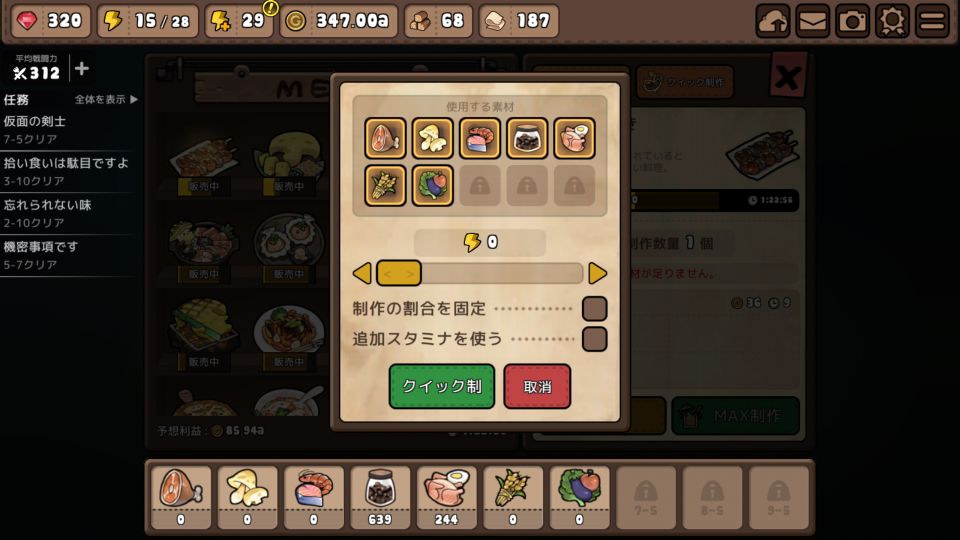Expand 全体を表示 quest list

pyautogui.click(x=106, y=99)
